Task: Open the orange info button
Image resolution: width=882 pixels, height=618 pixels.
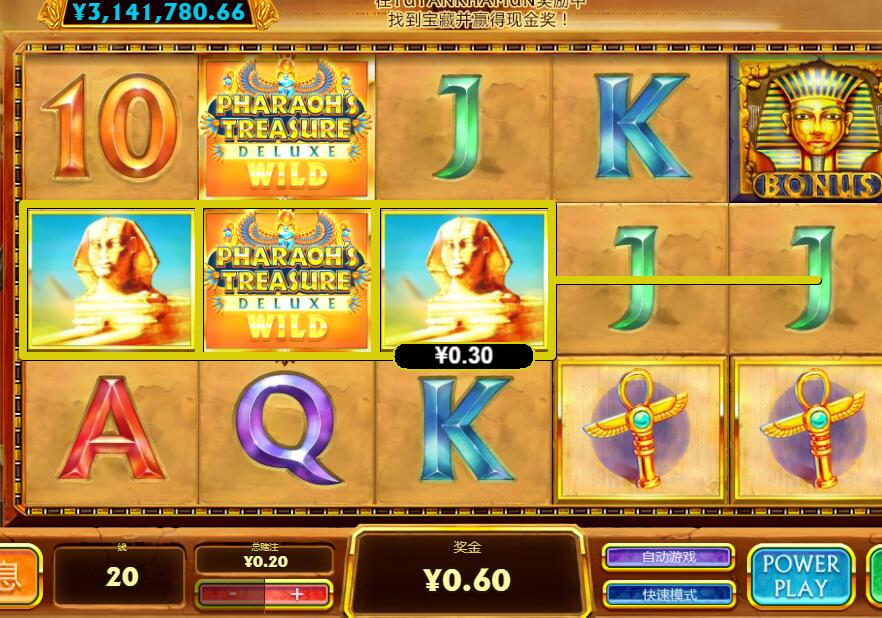Action: [x=15, y=577]
